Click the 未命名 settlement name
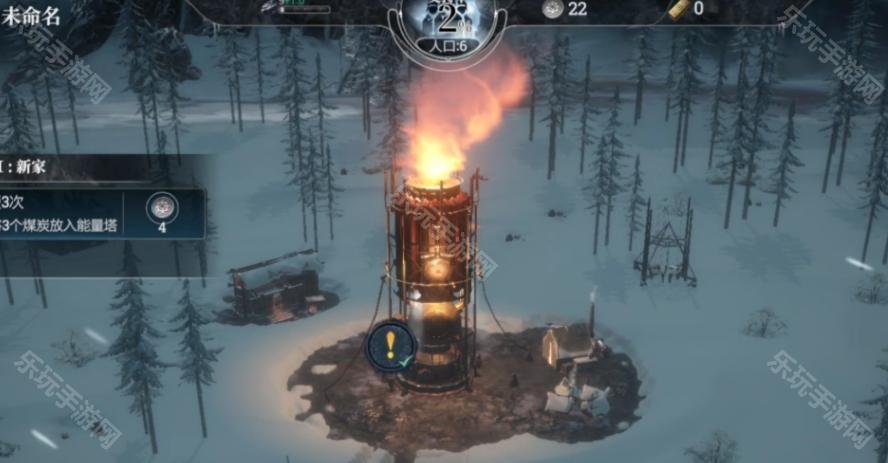 [34, 17]
